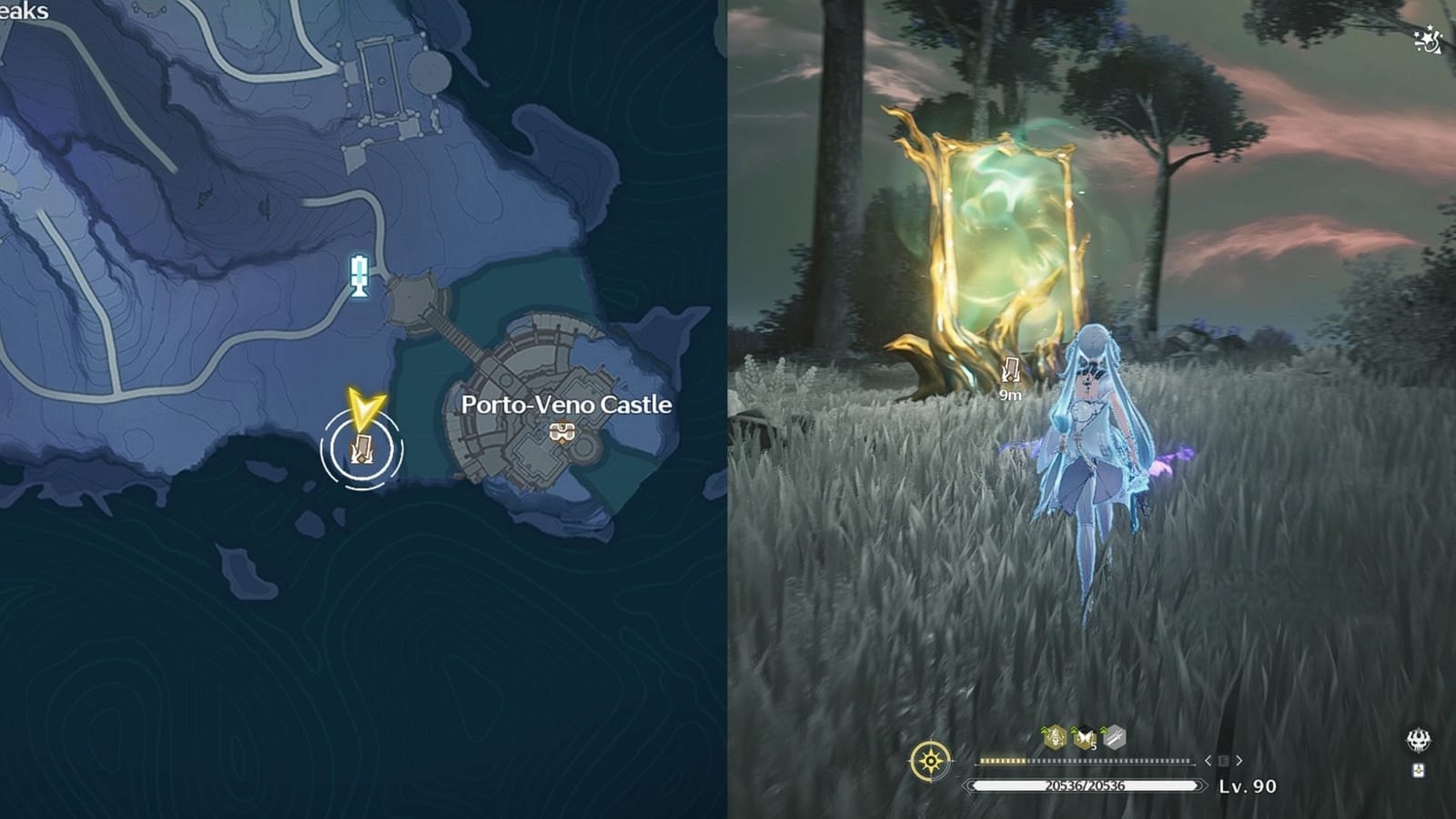Screen dimensions: 1456x819
Task: Click the circled waypoint pin on the map
Action: pos(362,446)
